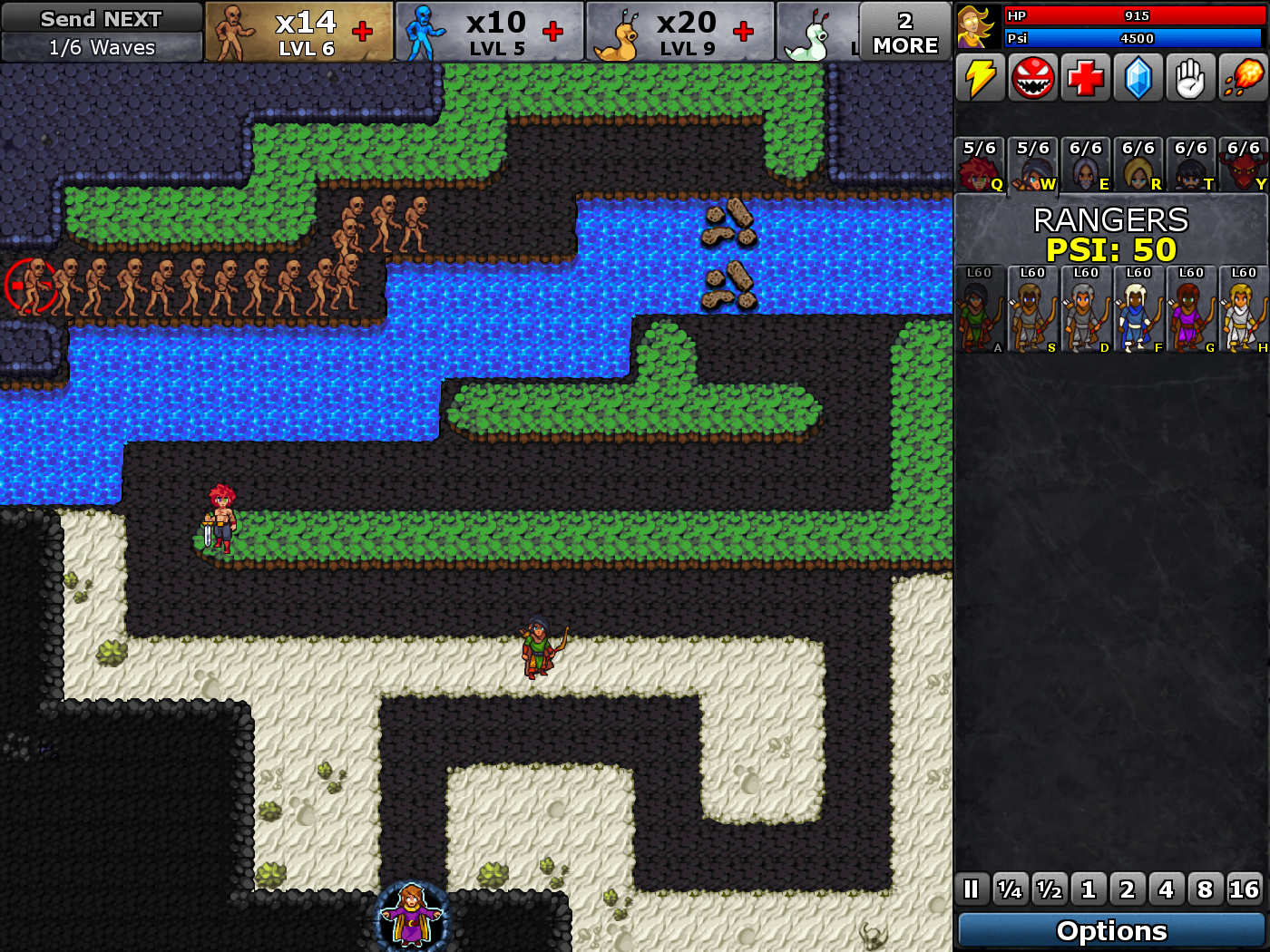Switch to the Q defender class tab
The height and width of the screenshot is (952, 1270).
pos(980,165)
